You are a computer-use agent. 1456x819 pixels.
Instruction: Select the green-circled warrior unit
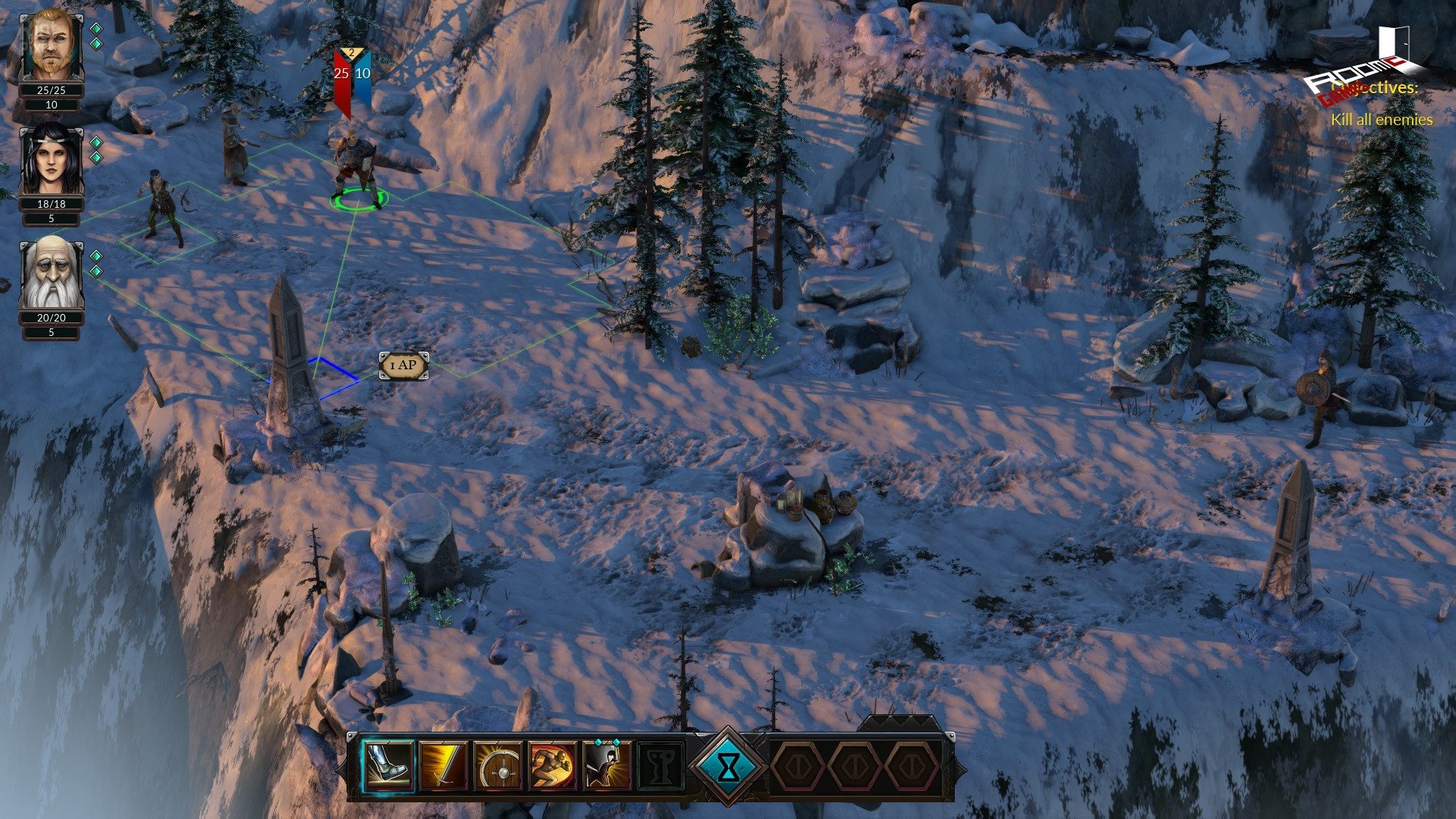[x=358, y=171]
